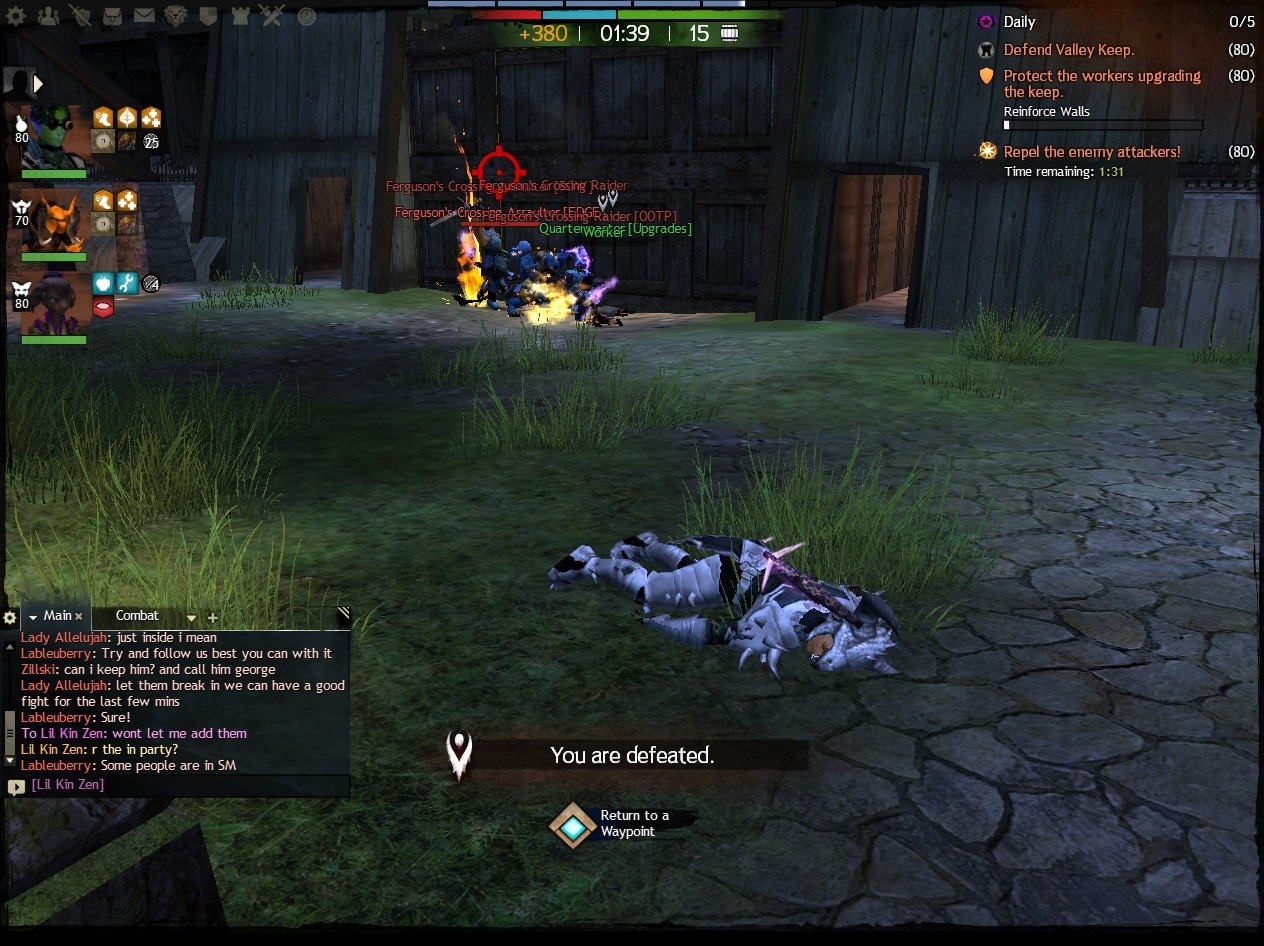Click the Defend Valley Keep objective
Screen dimensions: 1264x946
click(1068, 50)
